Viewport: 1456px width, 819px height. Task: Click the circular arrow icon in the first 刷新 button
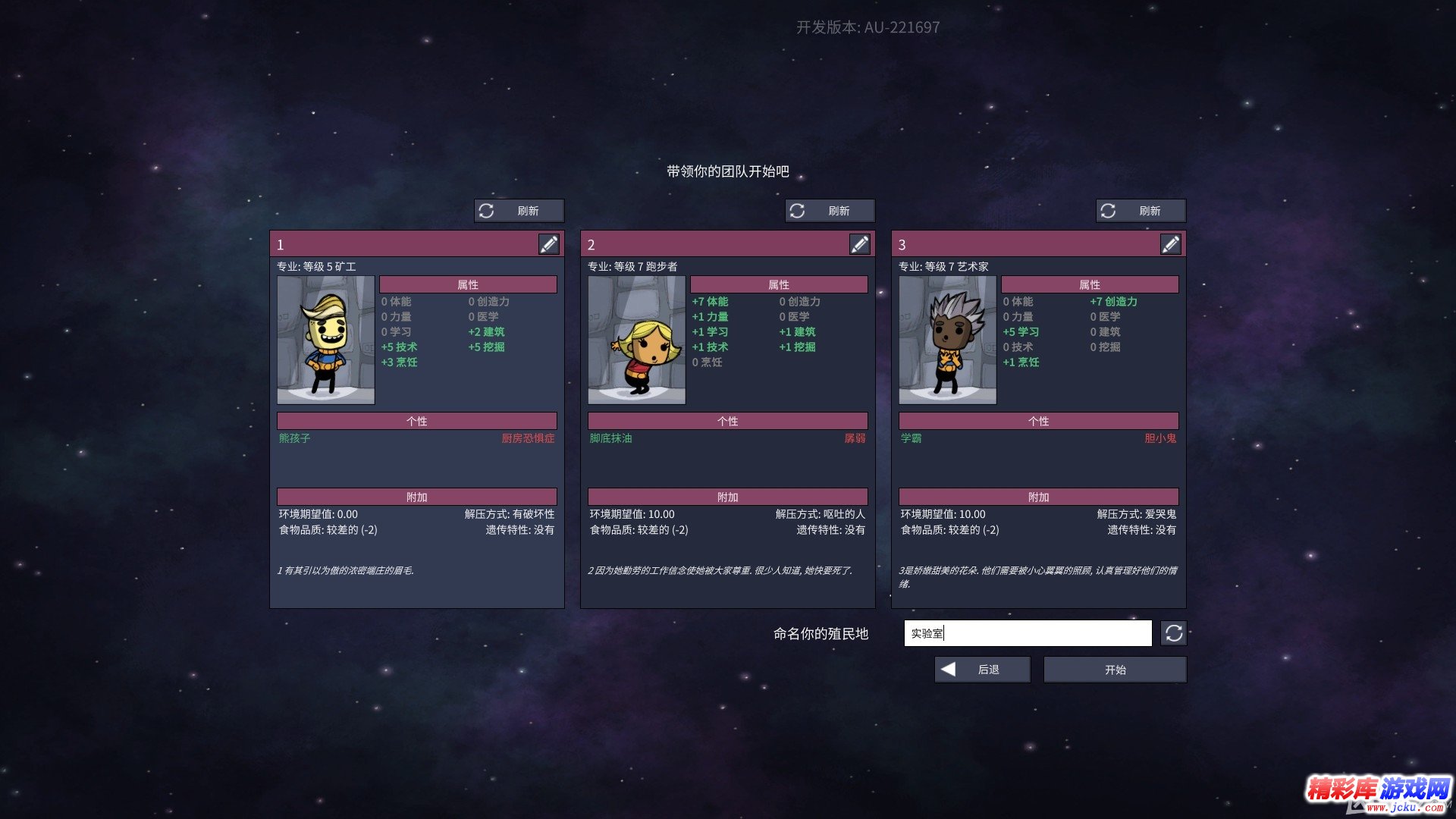(488, 211)
